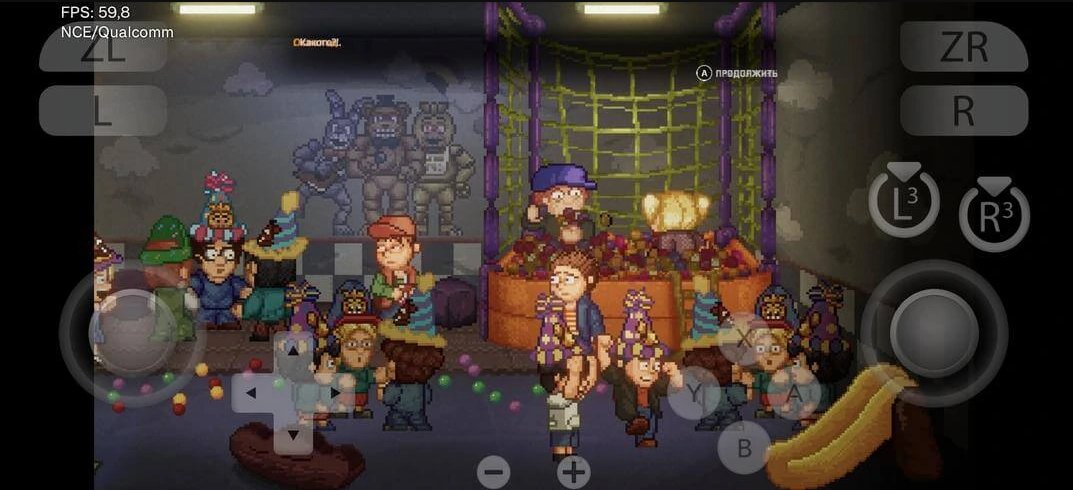Tap the minus button
The width and height of the screenshot is (1073, 490).
point(493,472)
